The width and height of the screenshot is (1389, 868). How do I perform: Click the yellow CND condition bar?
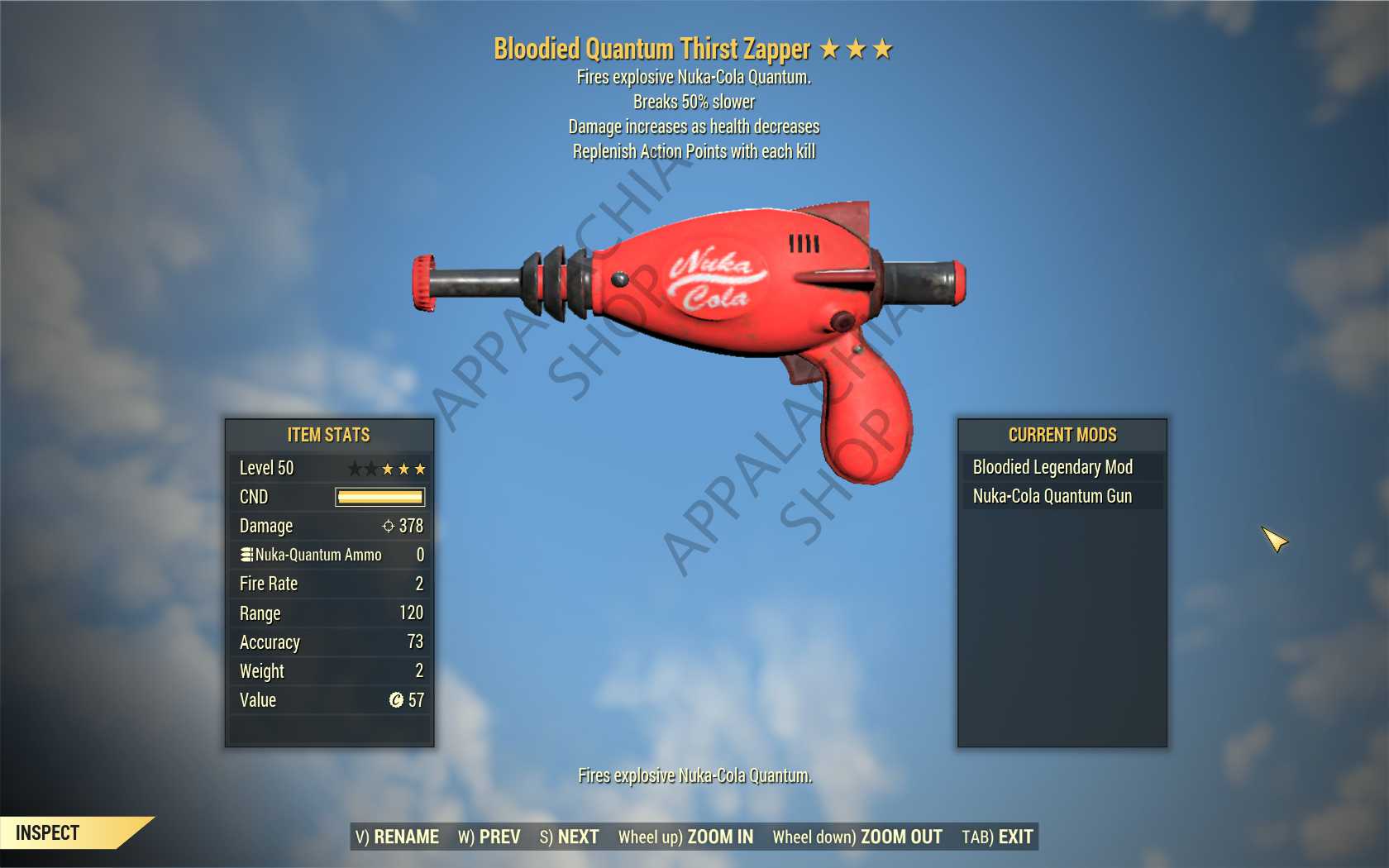point(378,497)
